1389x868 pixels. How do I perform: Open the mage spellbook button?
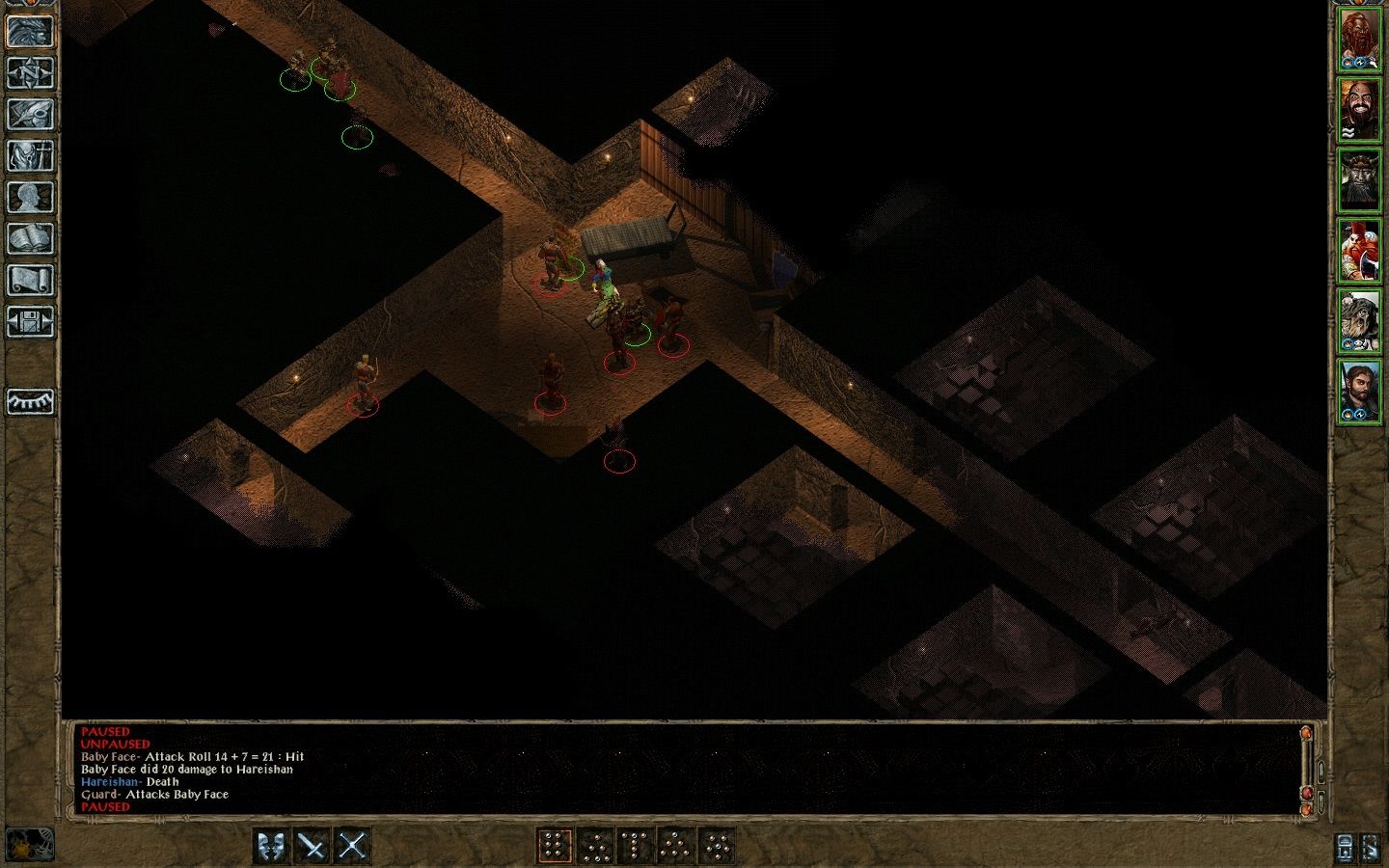click(x=30, y=239)
